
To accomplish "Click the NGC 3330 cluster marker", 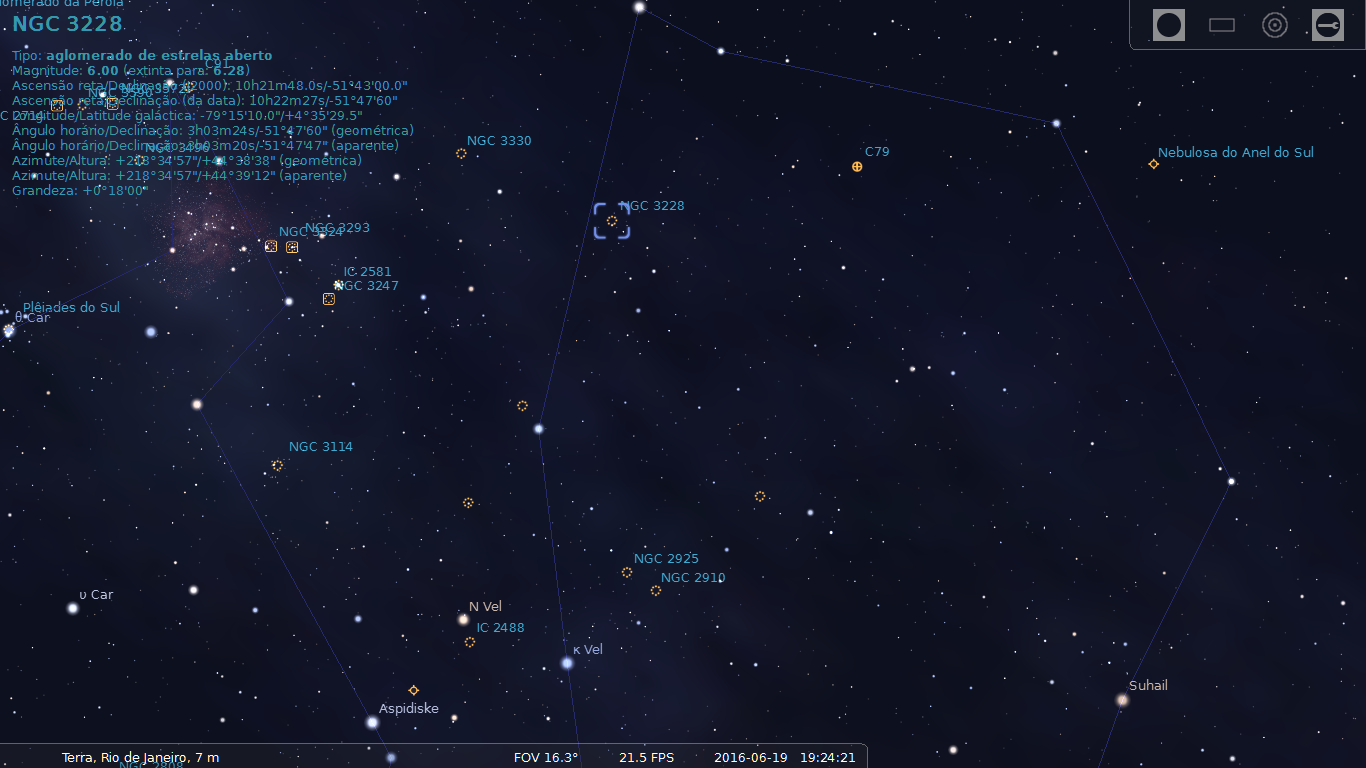I will 461,153.
